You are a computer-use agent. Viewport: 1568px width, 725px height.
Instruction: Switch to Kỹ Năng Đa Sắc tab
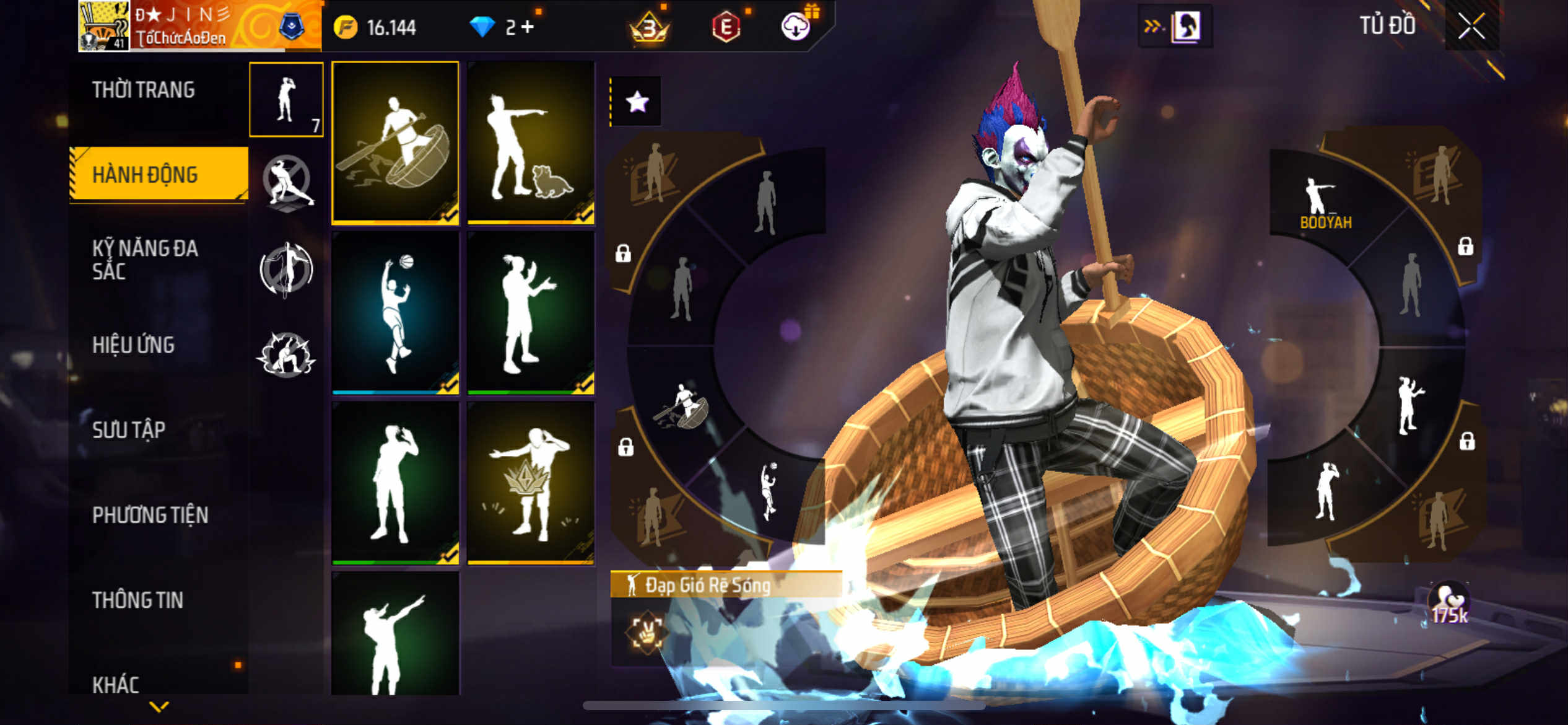click(x=145, y=260)
